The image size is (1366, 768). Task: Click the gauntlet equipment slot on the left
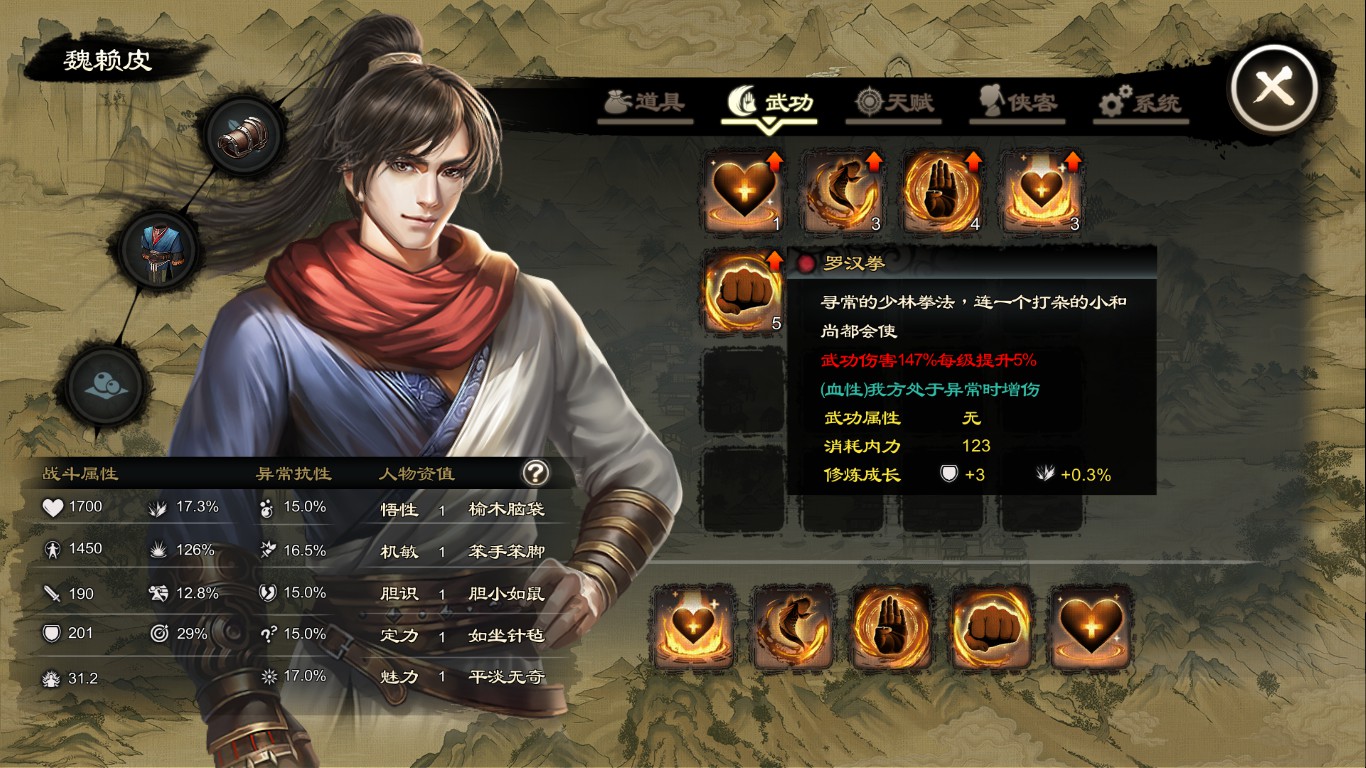[240, 137]
